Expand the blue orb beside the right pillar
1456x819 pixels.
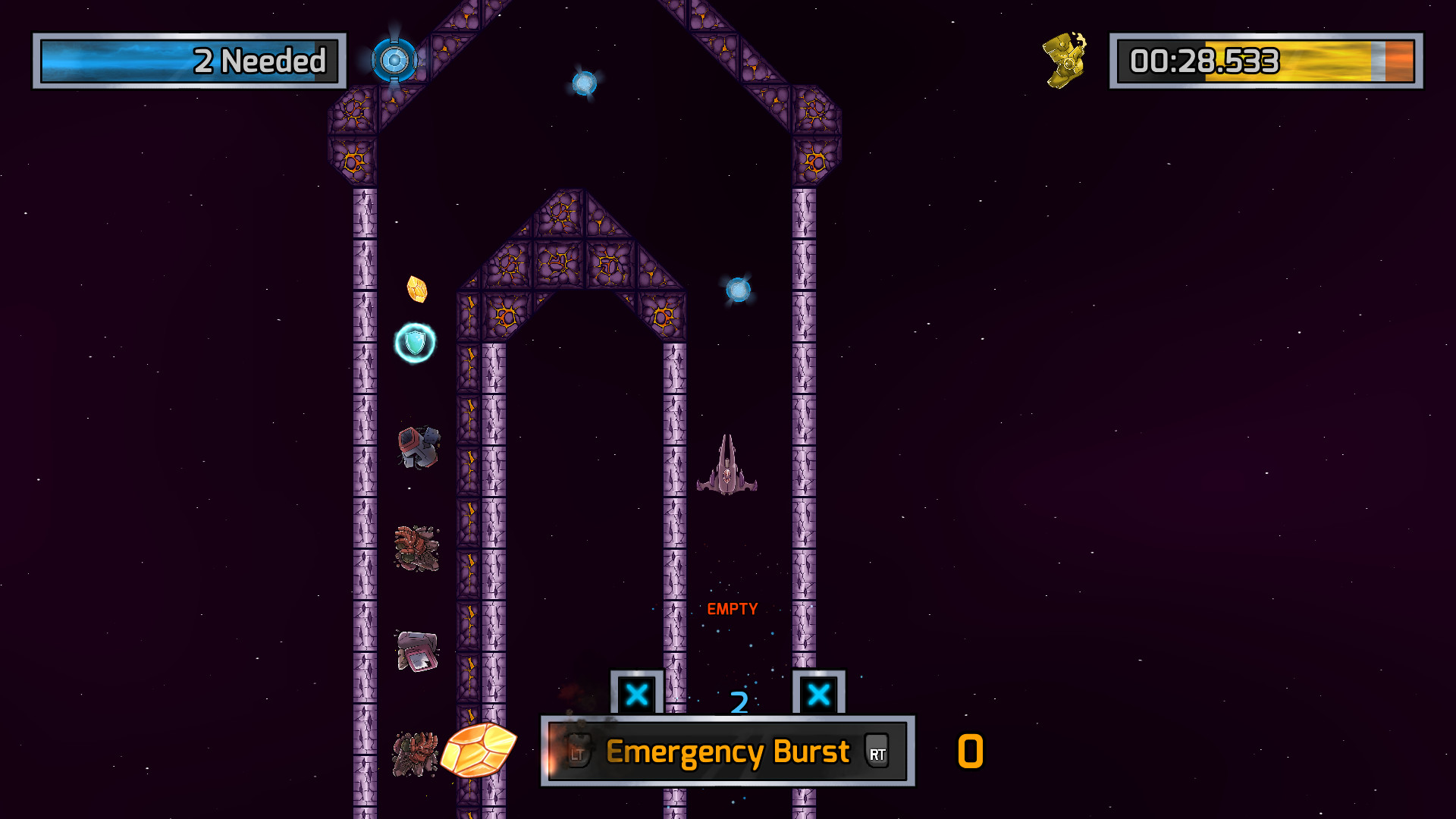coord(738,289)
